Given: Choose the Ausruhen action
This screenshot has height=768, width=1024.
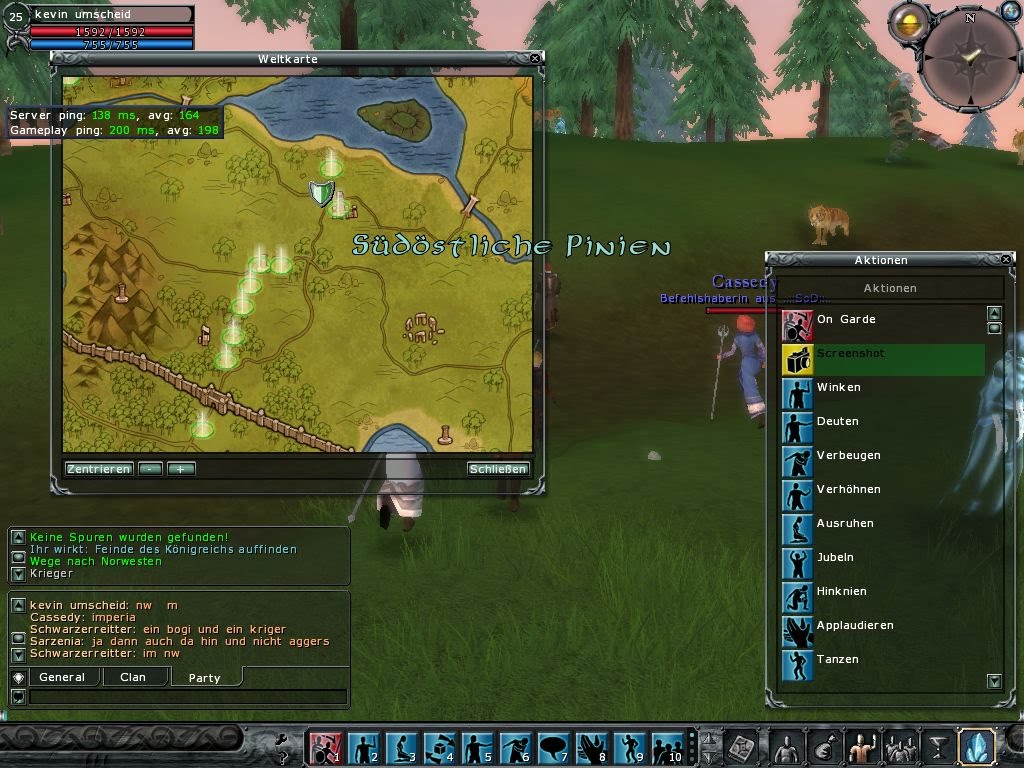Looking at the screenshot, I should [845, 524].
